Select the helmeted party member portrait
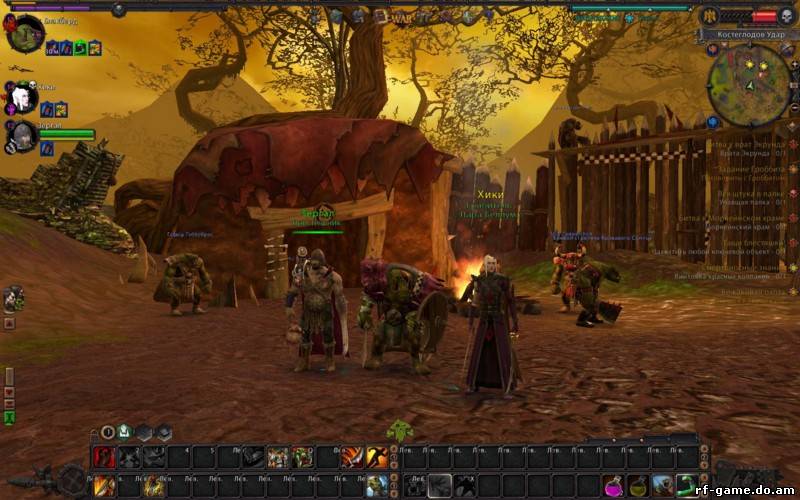The image size is (800, 500). pyautogui.click(x=23, y=137)
